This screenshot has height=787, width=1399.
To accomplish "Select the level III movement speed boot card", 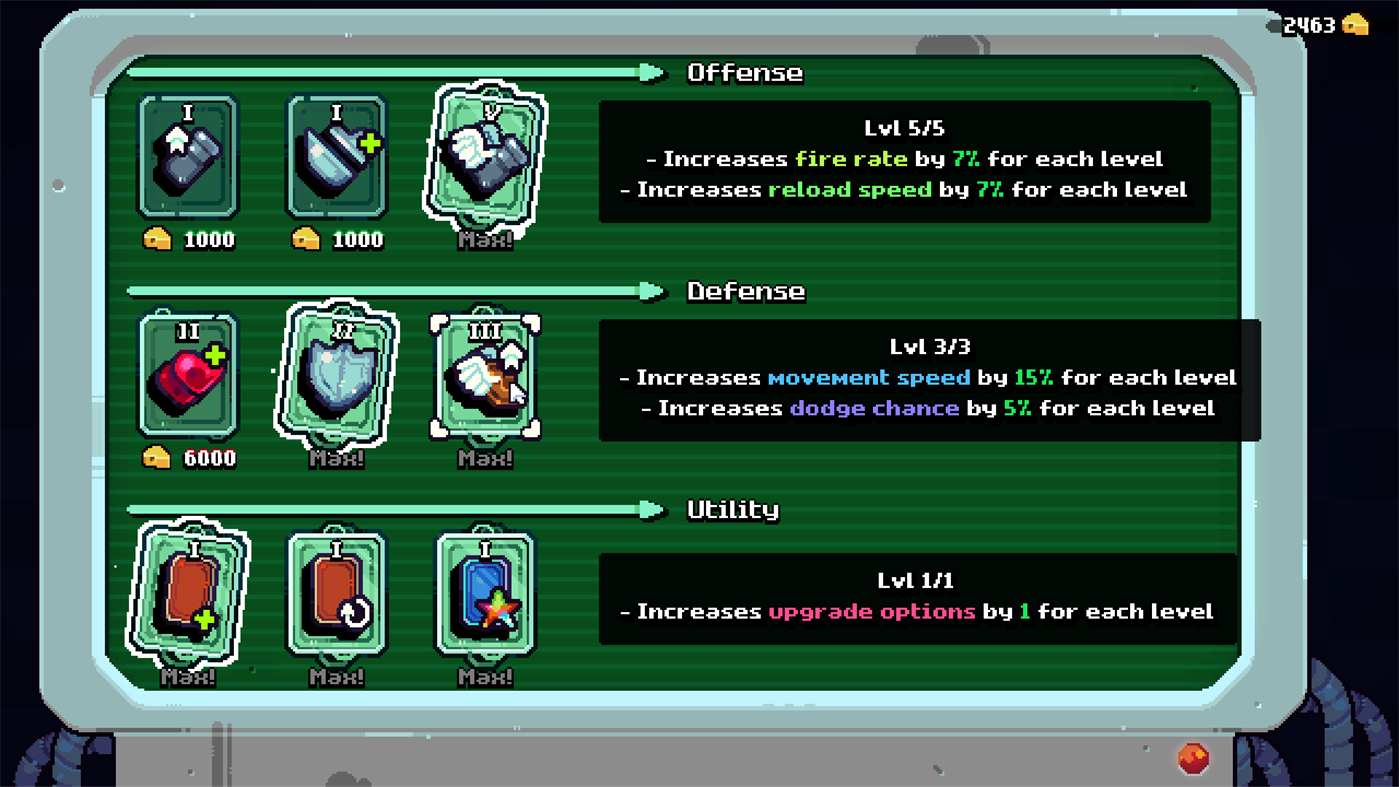I will (x=486, y=377).
